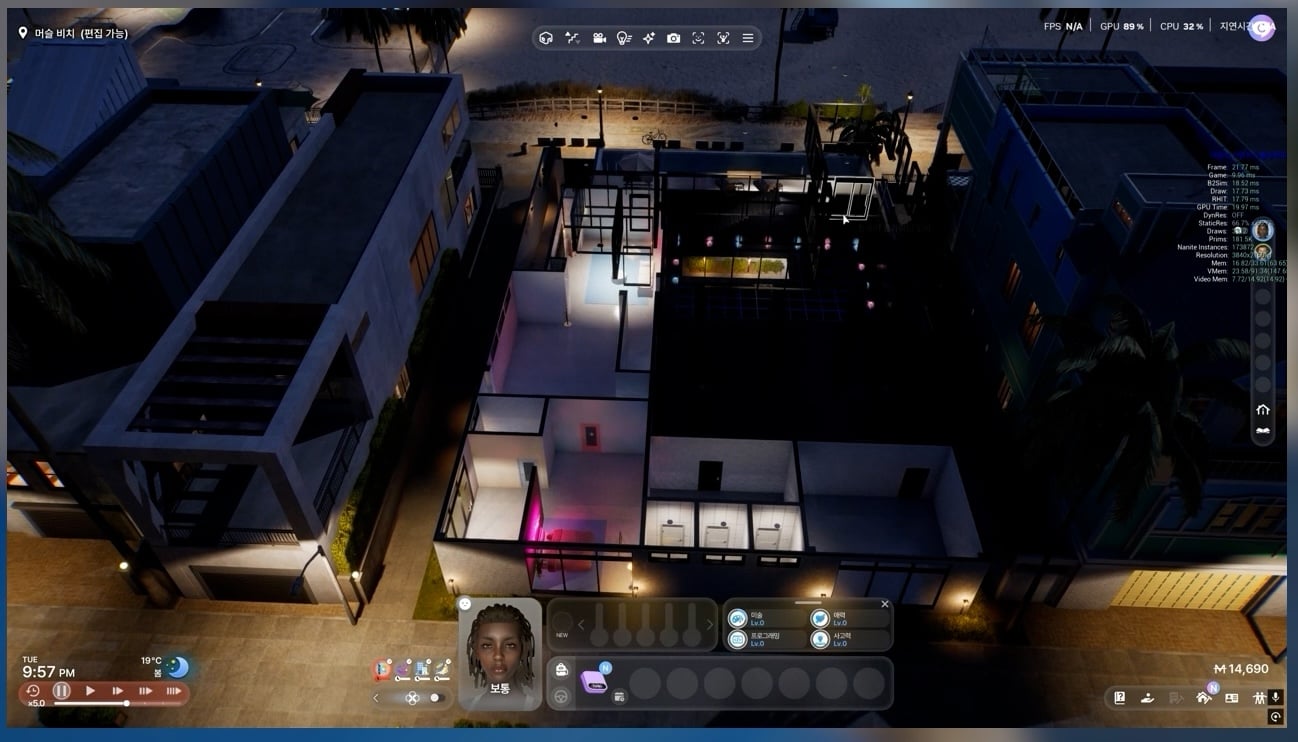Screen dimensions: 1298x742
Task: Open the video camera recording tool
Action: tap(598, 38)
